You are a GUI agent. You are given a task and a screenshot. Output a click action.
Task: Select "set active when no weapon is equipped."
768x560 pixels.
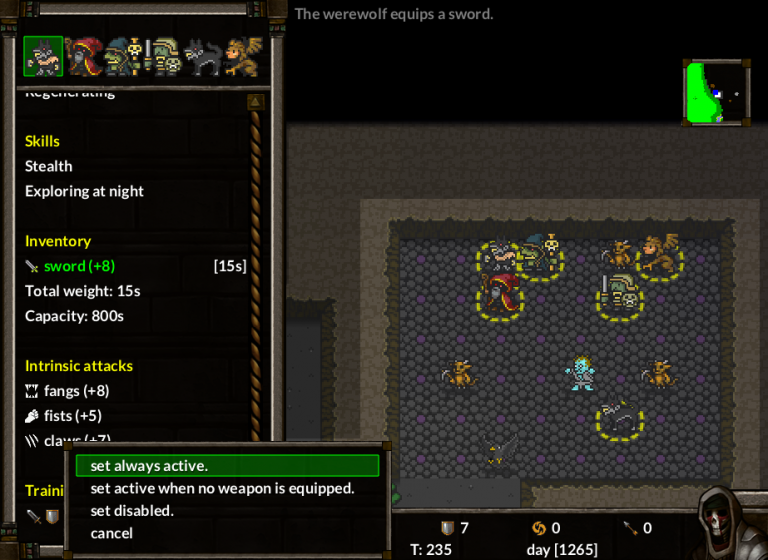[x=222, y=488]
